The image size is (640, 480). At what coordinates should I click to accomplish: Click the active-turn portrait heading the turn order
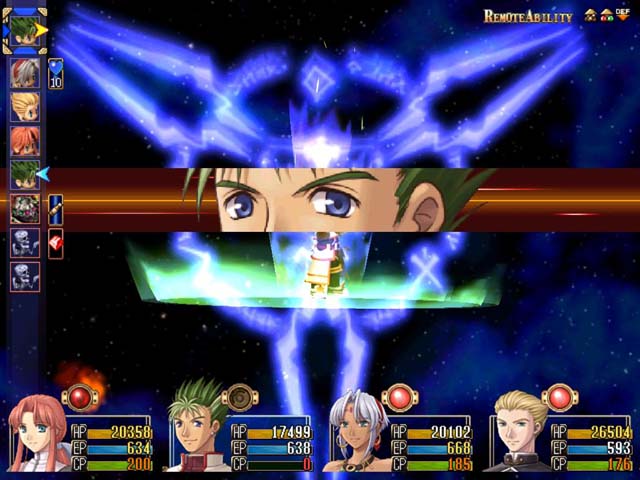pos(24,30)
